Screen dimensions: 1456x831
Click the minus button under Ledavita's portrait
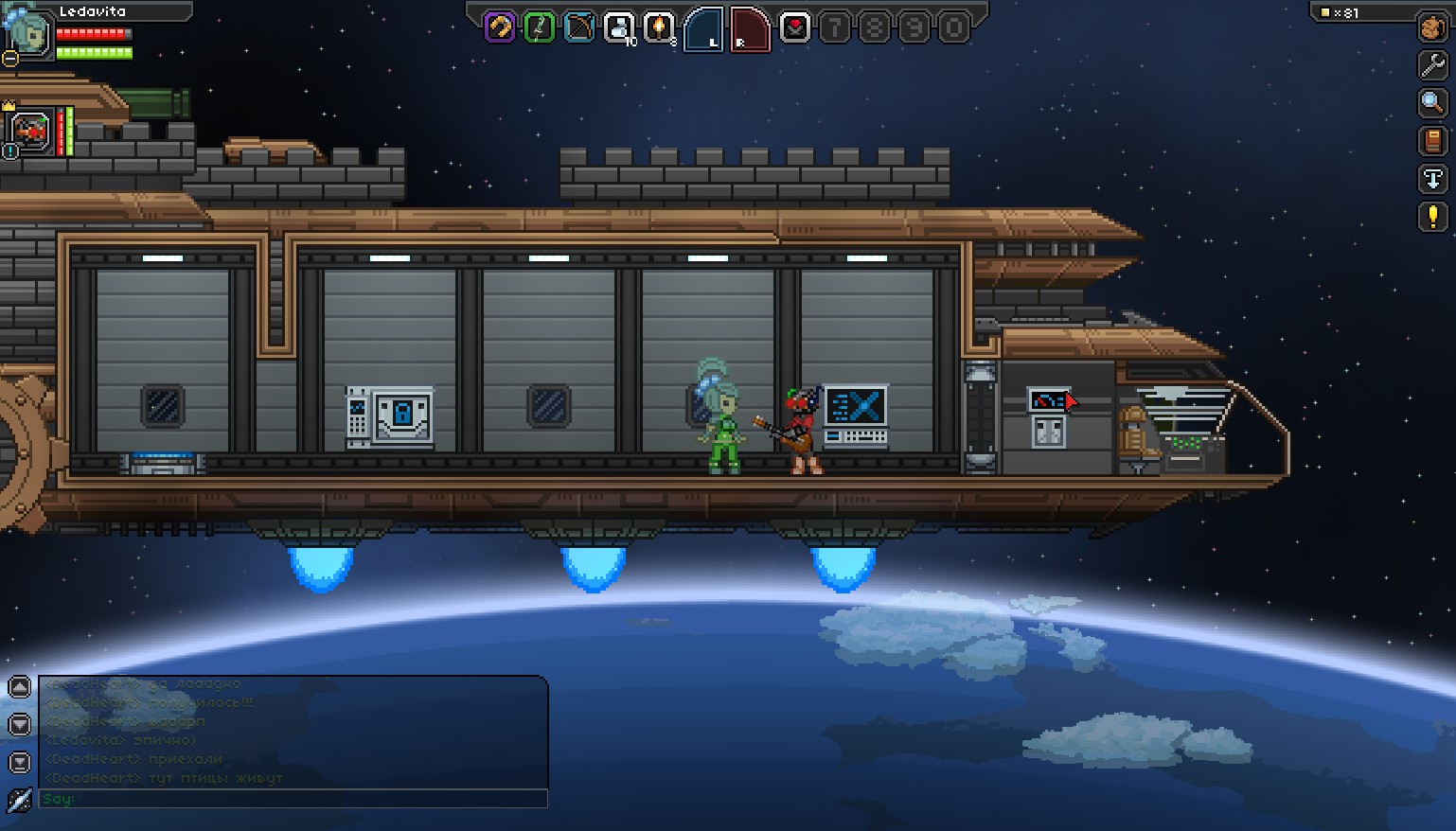10,59
